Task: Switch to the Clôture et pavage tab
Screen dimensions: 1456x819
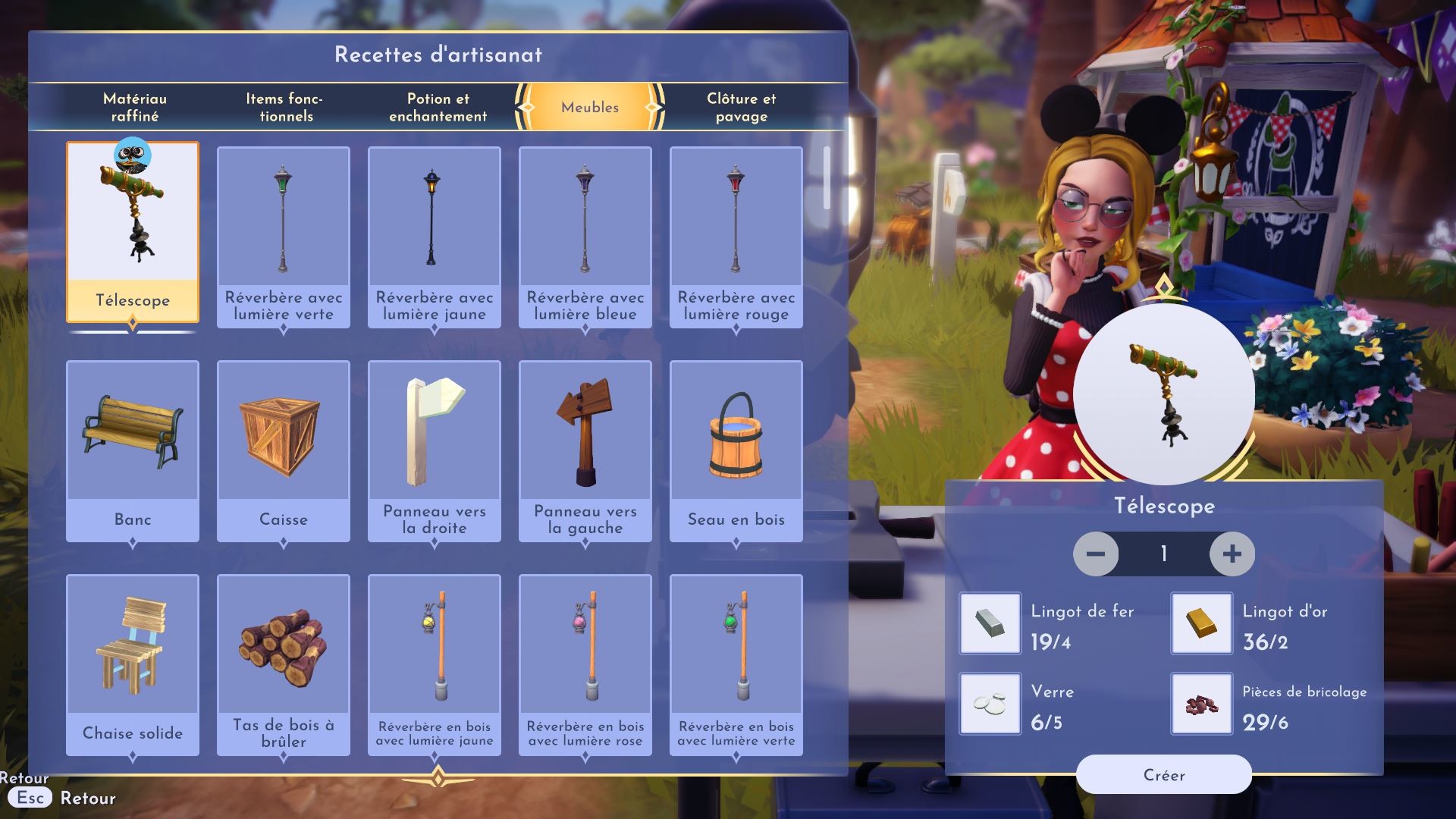Action: pos(741,107)
